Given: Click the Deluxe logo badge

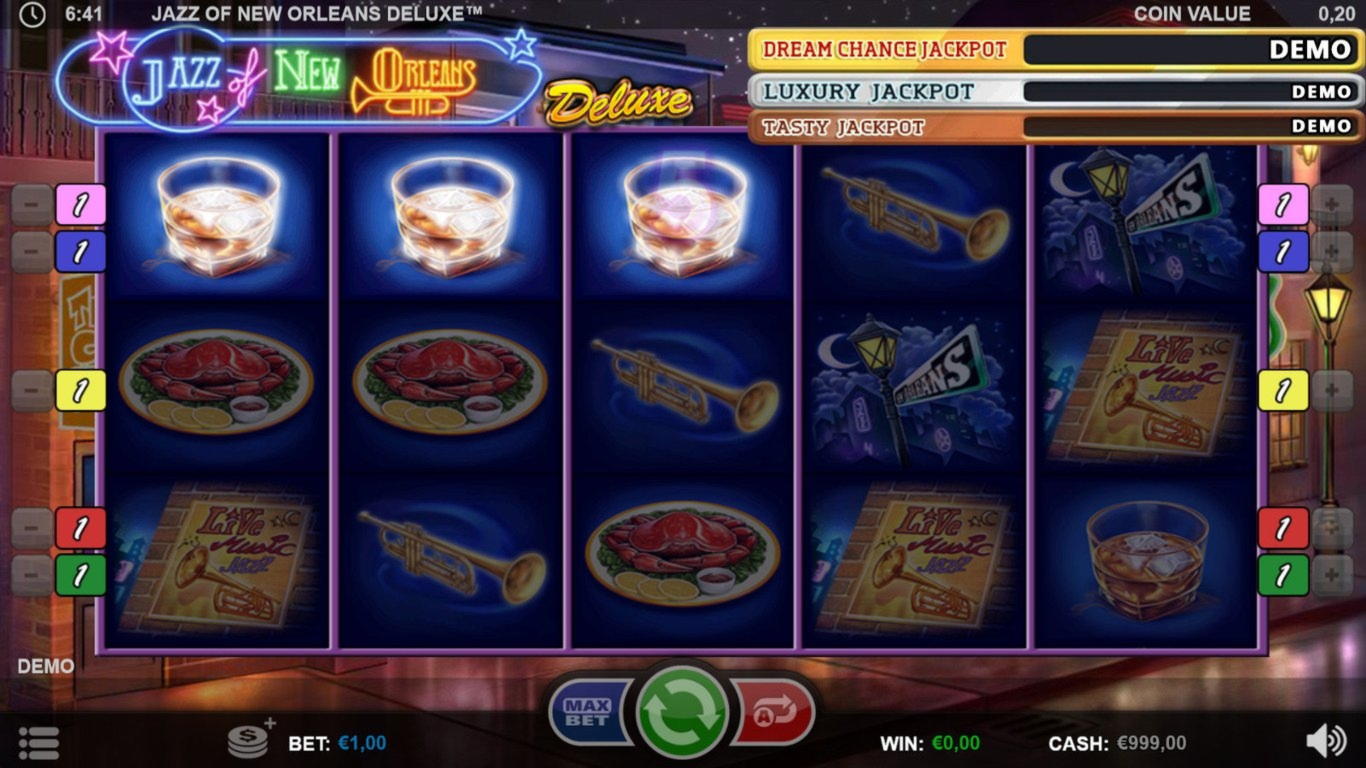Looking at the screenshot, I should pyautogui.click(x=617, y=100).
